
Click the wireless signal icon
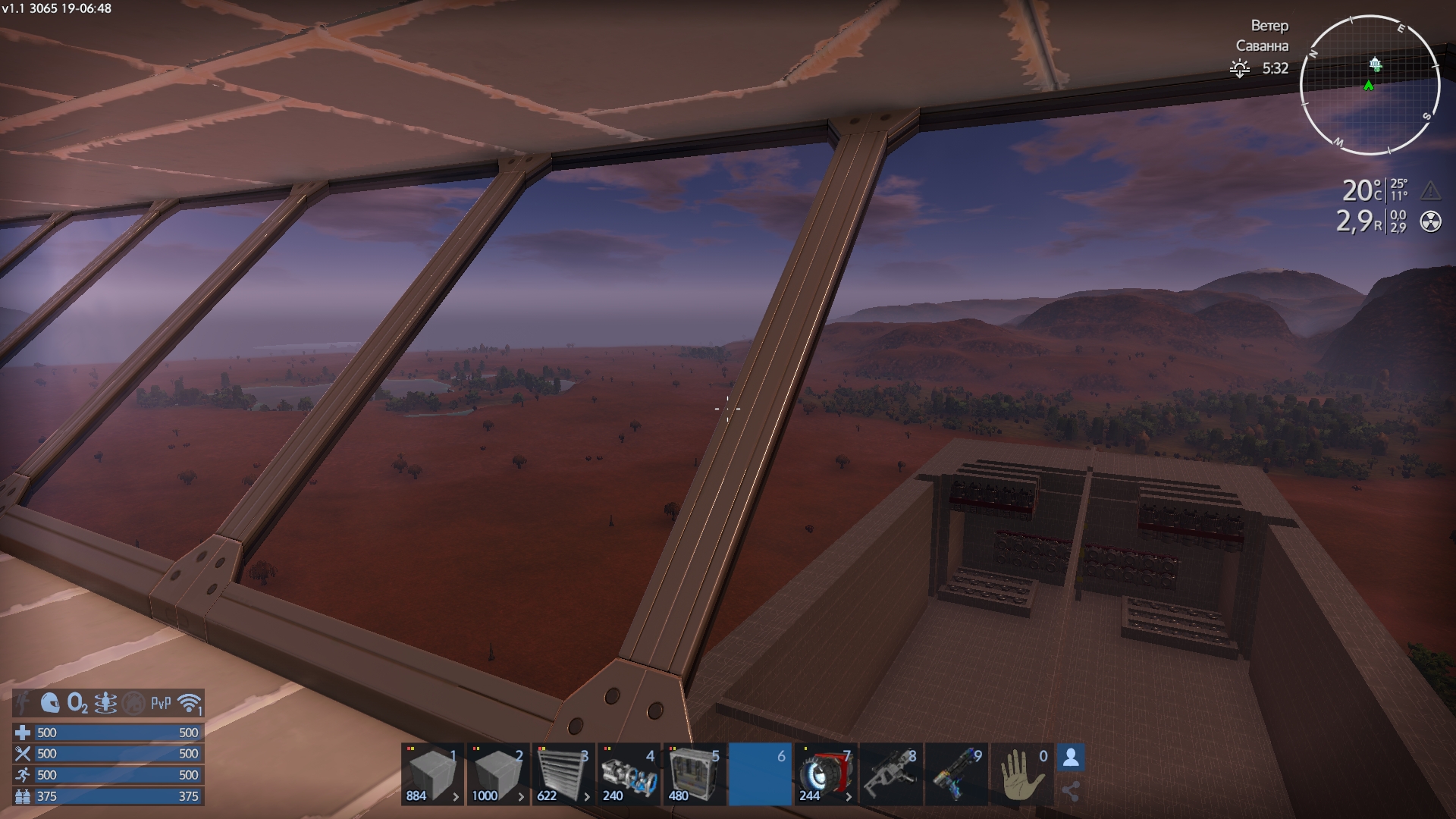tap(190, 703)
